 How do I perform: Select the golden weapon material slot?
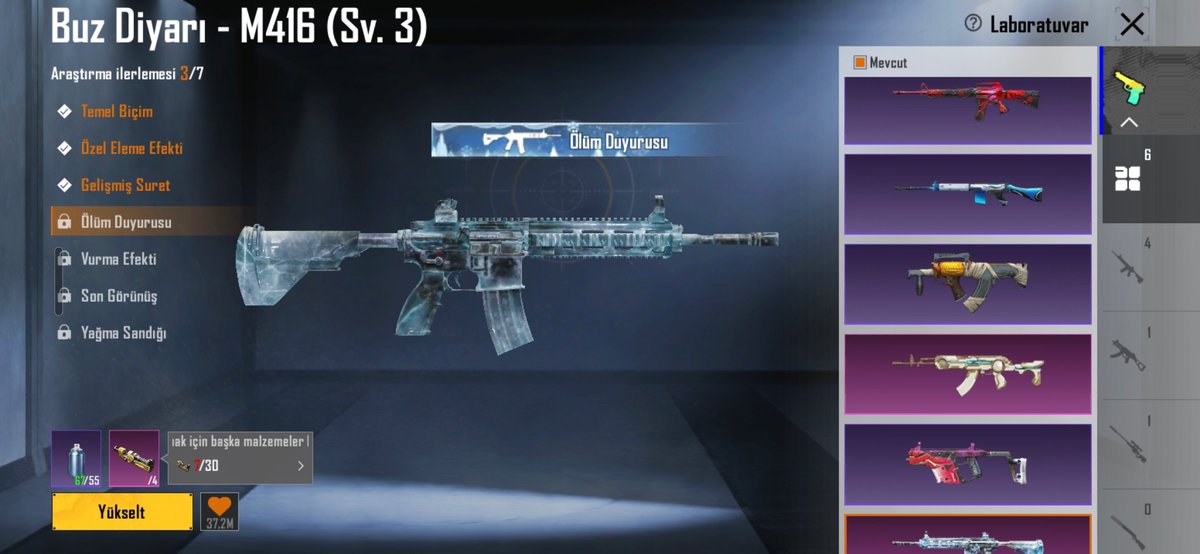point(134,458)
